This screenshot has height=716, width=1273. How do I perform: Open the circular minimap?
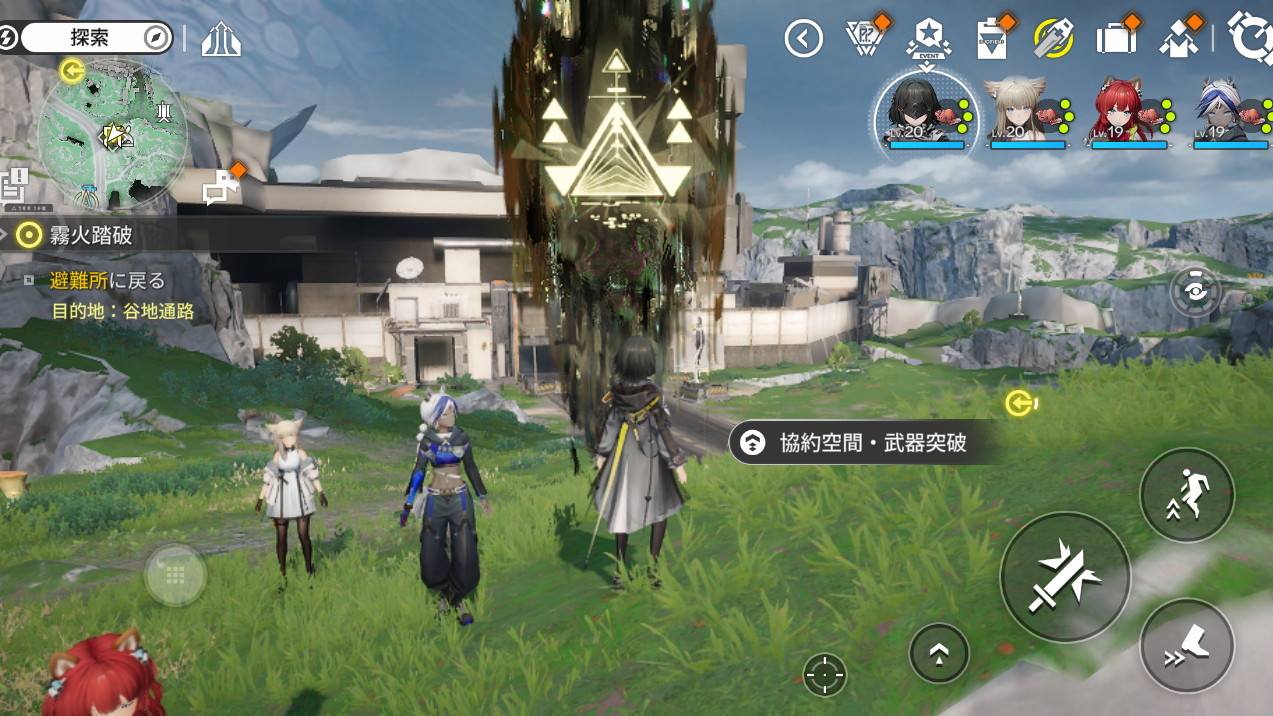112,137
